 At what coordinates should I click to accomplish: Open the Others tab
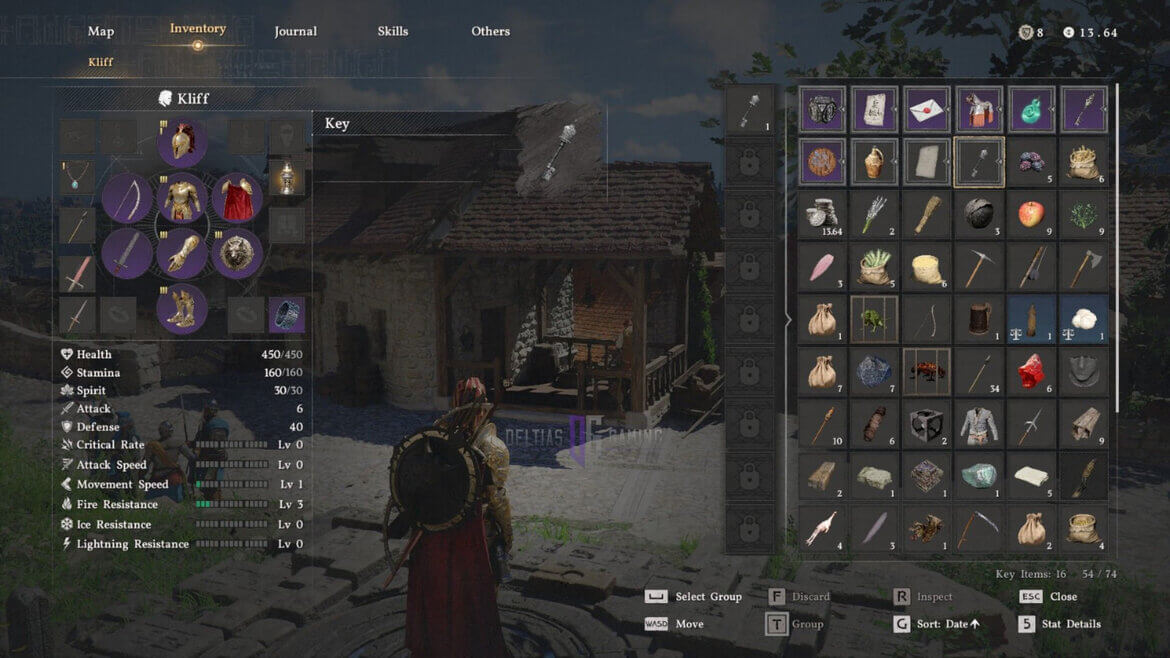(x=490, y=31)
